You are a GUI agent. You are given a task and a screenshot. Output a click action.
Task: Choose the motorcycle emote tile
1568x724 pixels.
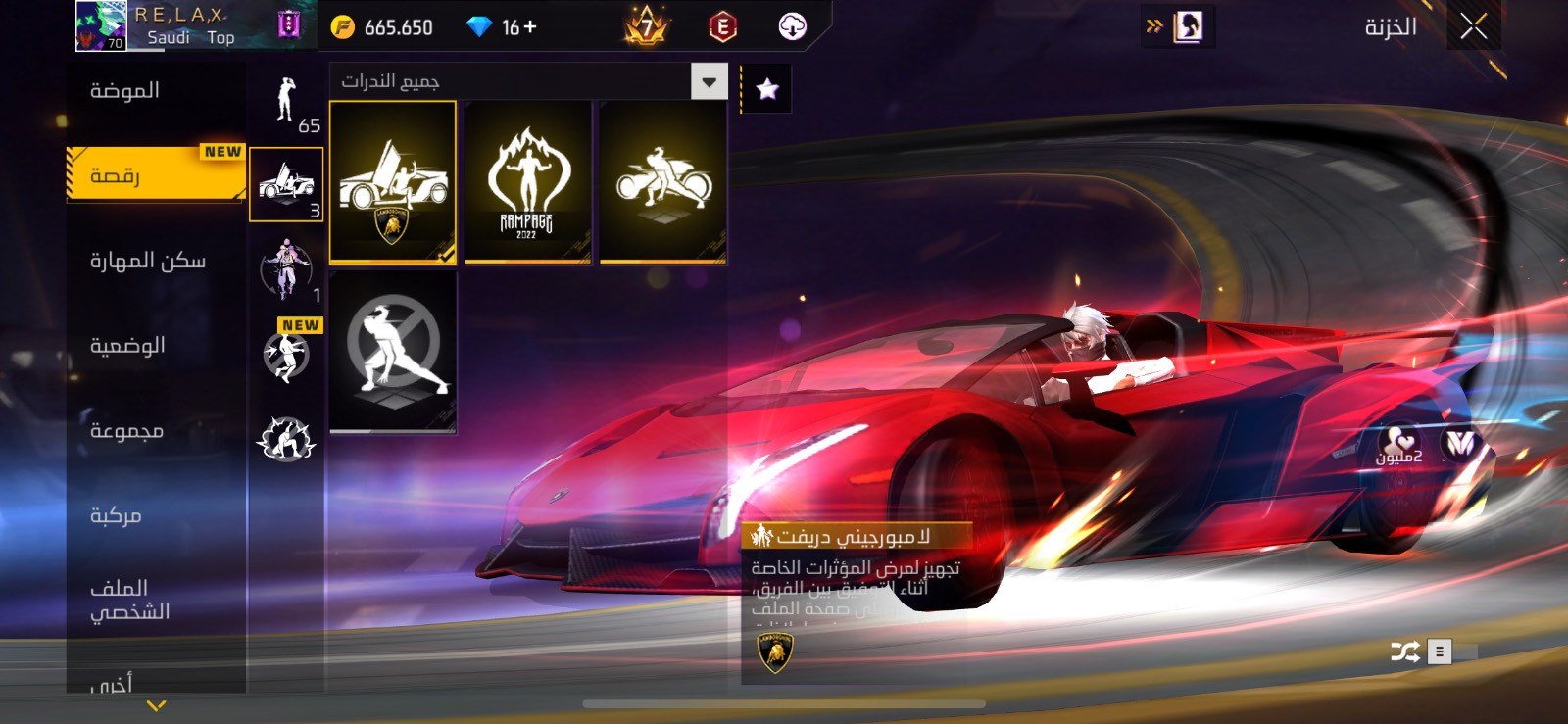pos(662,182)
